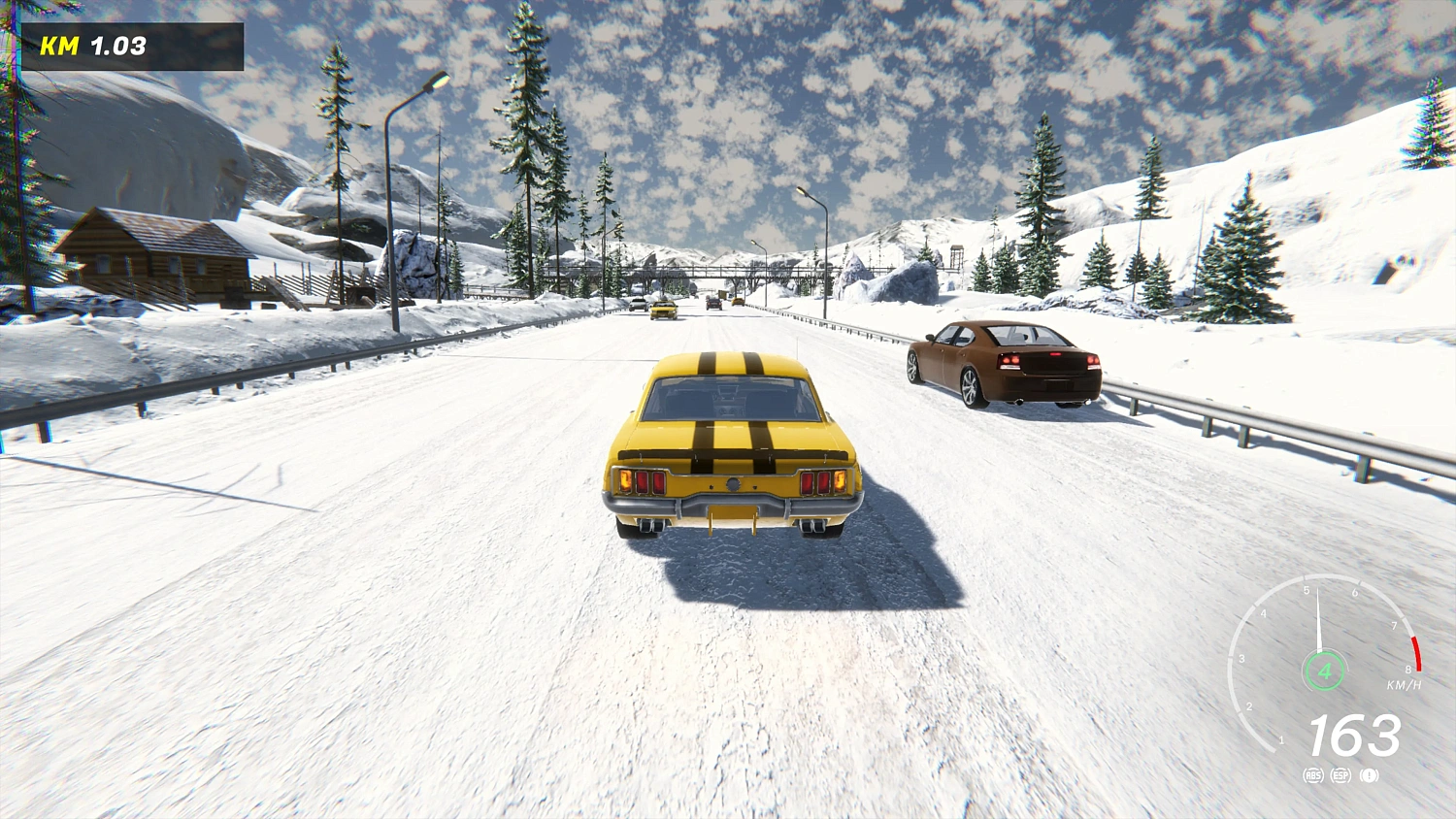This screenshot has height=819, width=1456.
Task: Click the exclamation warning indicator icon
Action: [1369, 775]
